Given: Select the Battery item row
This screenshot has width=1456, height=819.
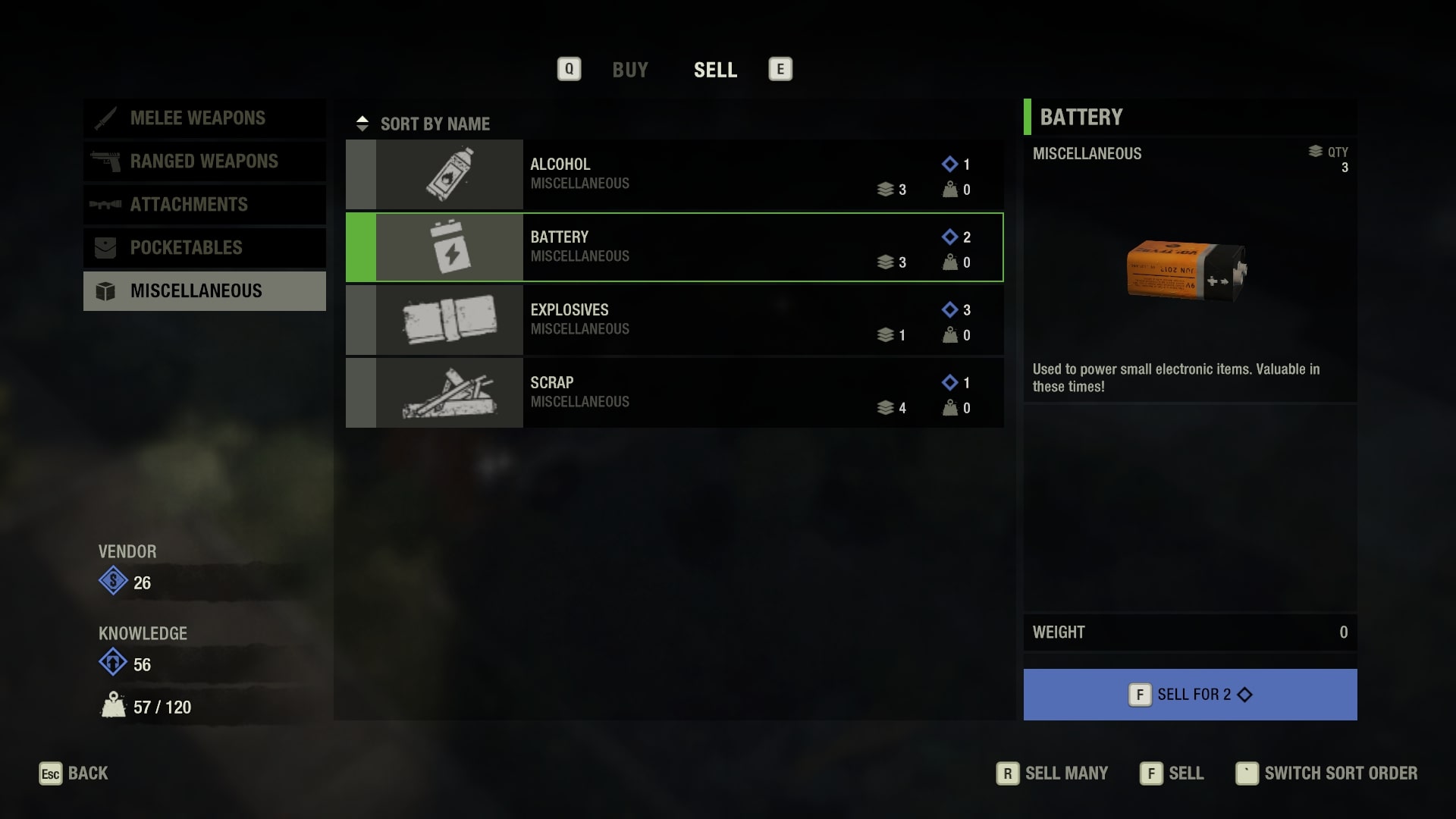Looking at the screenshot, I should click(674, 247).
